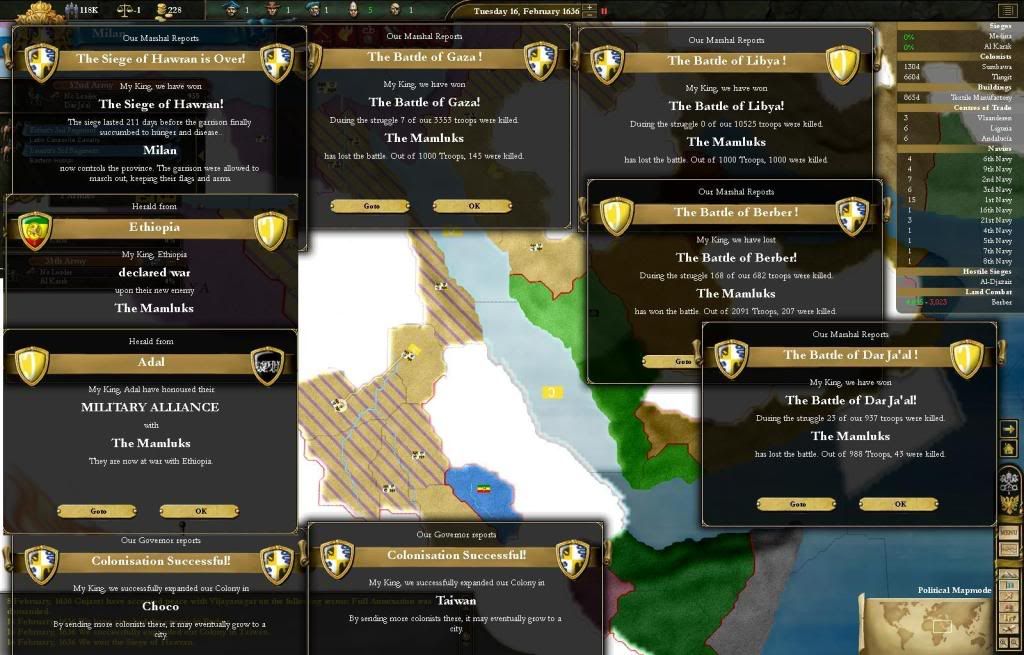Open the Holy Roman Empire eagle icon
Viewport: 1024px width, 655px height.
[x=1008, y=482]
